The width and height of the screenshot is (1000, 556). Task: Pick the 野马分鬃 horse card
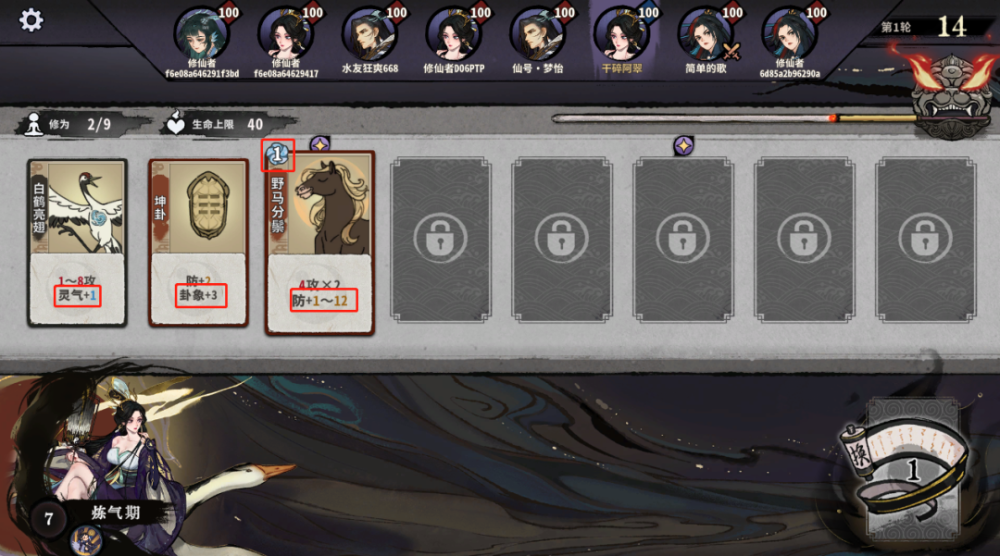pyautogui.click(x=320, y=243)
